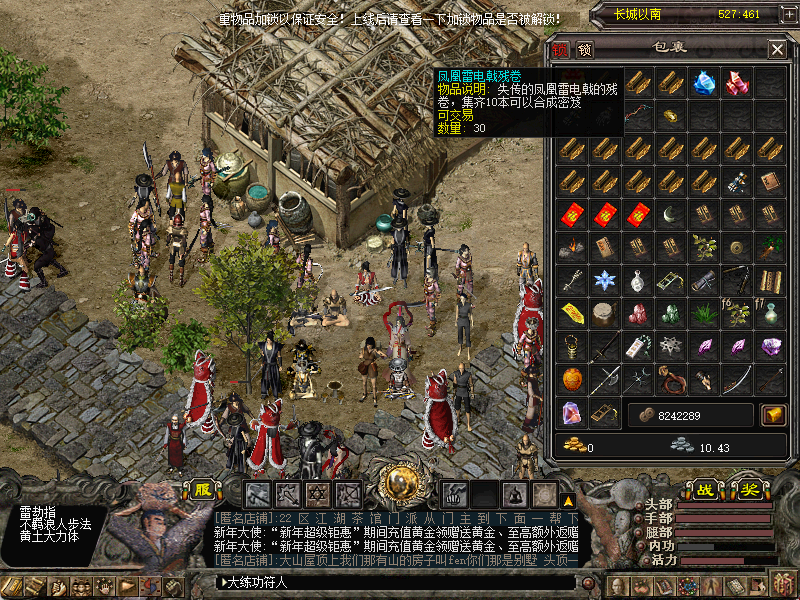Viewport: 800px width, 600px height.
Task: Activate the meditating figure skill slot
Action: pyautogui.click(x=516, y=494)
